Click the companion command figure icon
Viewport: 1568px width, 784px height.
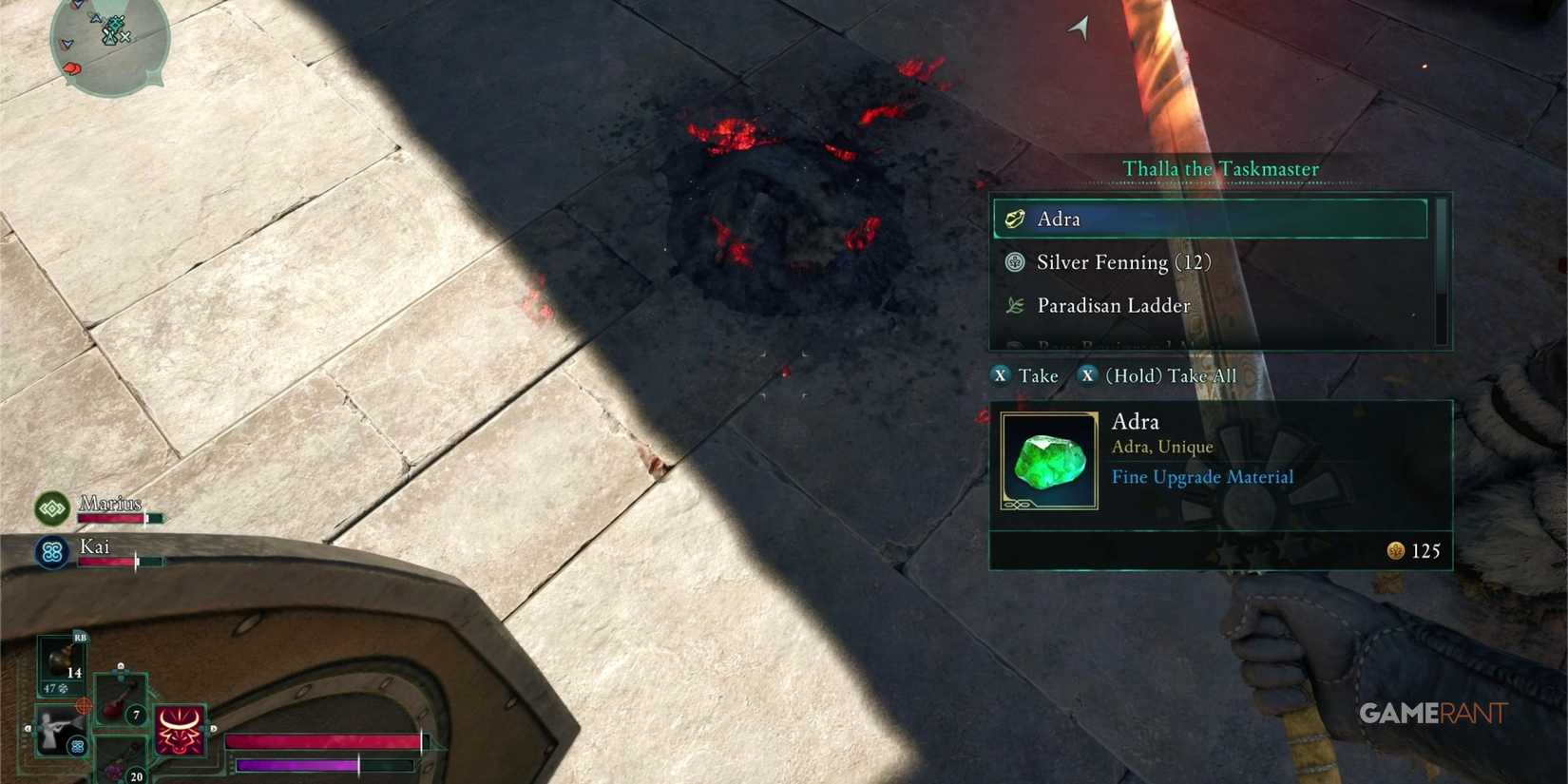point(61,733)
